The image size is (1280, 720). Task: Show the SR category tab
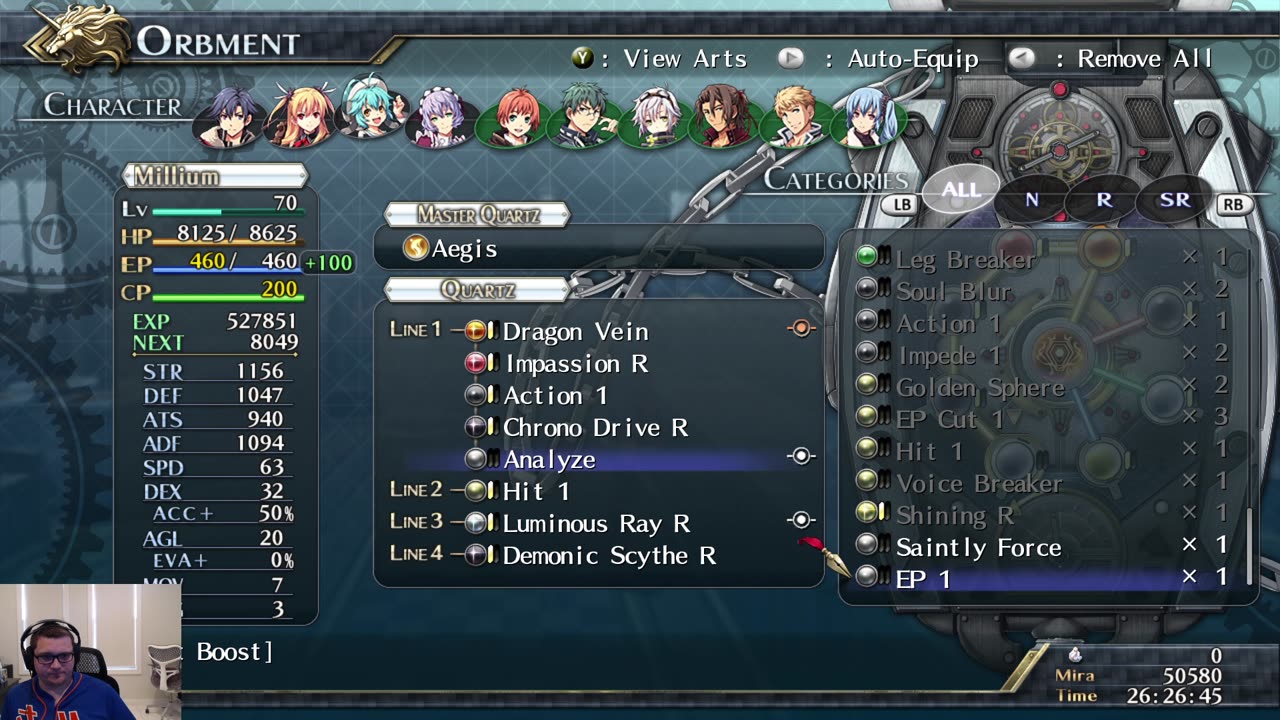coord(1175,200)
